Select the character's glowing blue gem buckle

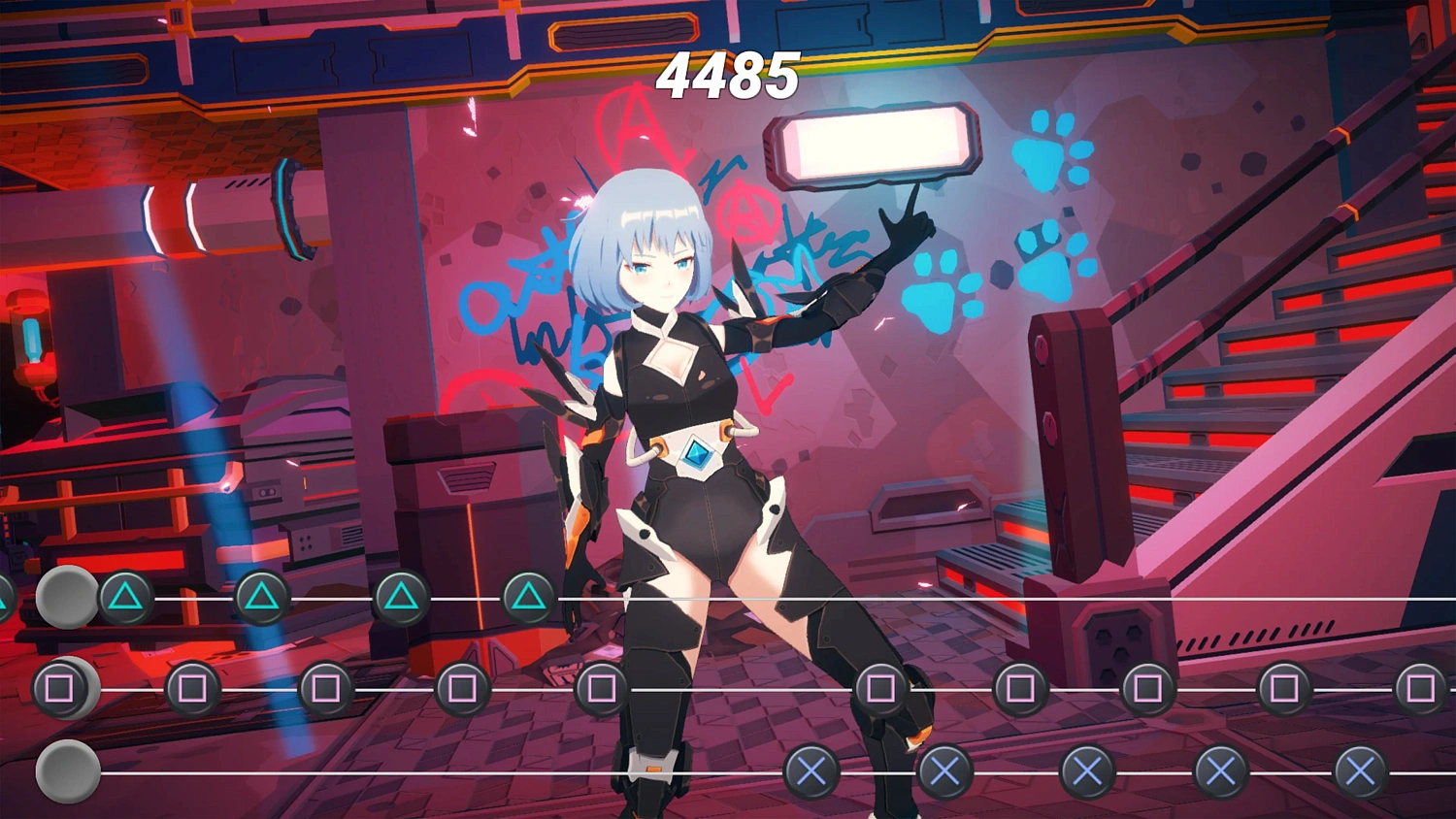tap(697, 452)
